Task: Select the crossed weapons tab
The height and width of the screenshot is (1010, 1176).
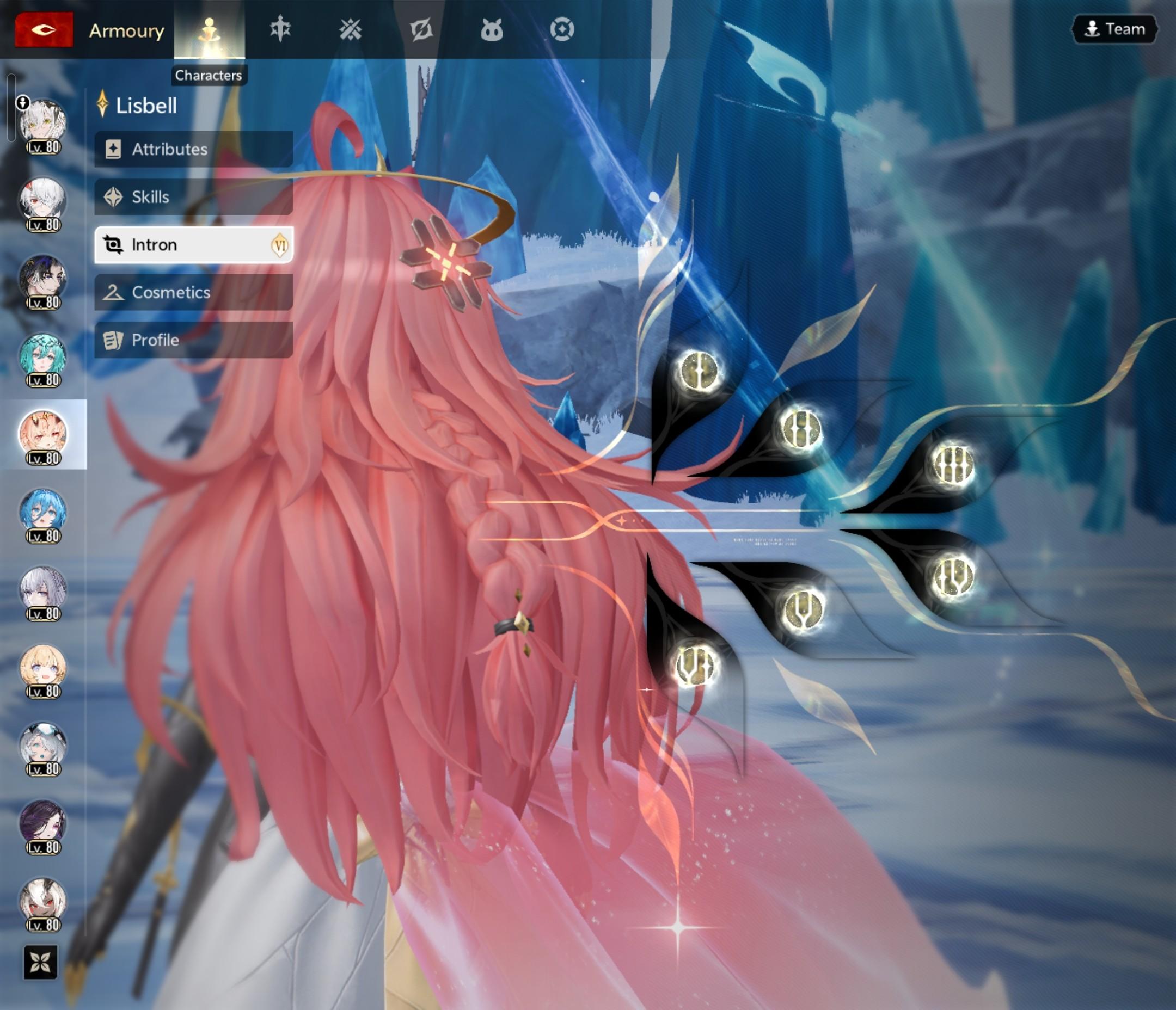Action: point(350,29)
